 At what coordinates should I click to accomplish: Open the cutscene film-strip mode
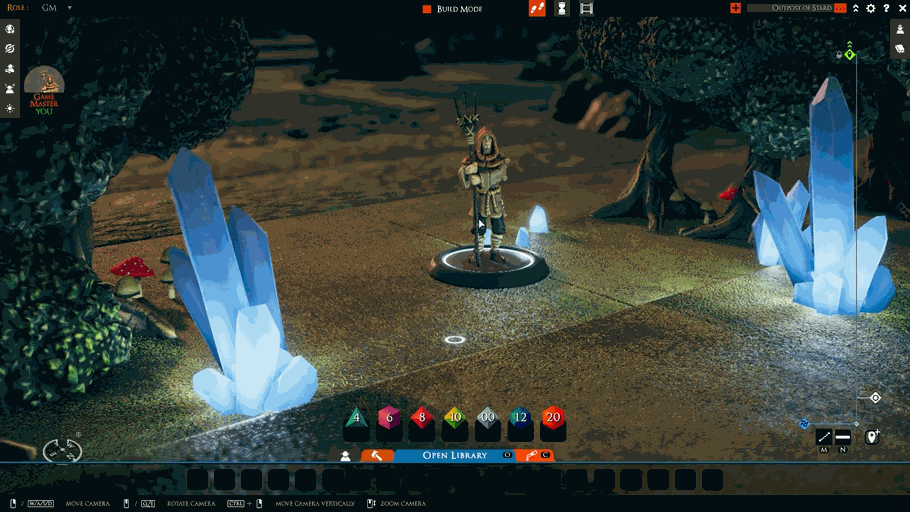pos(586,8)
